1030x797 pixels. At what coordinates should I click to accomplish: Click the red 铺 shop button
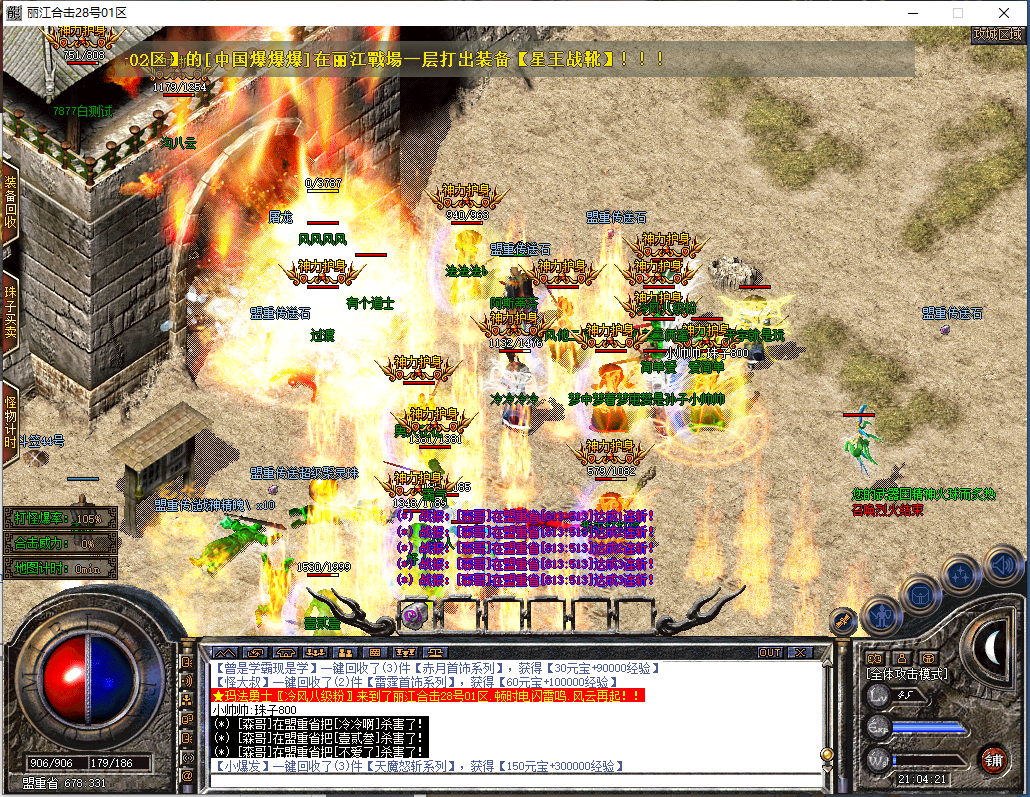994,757
